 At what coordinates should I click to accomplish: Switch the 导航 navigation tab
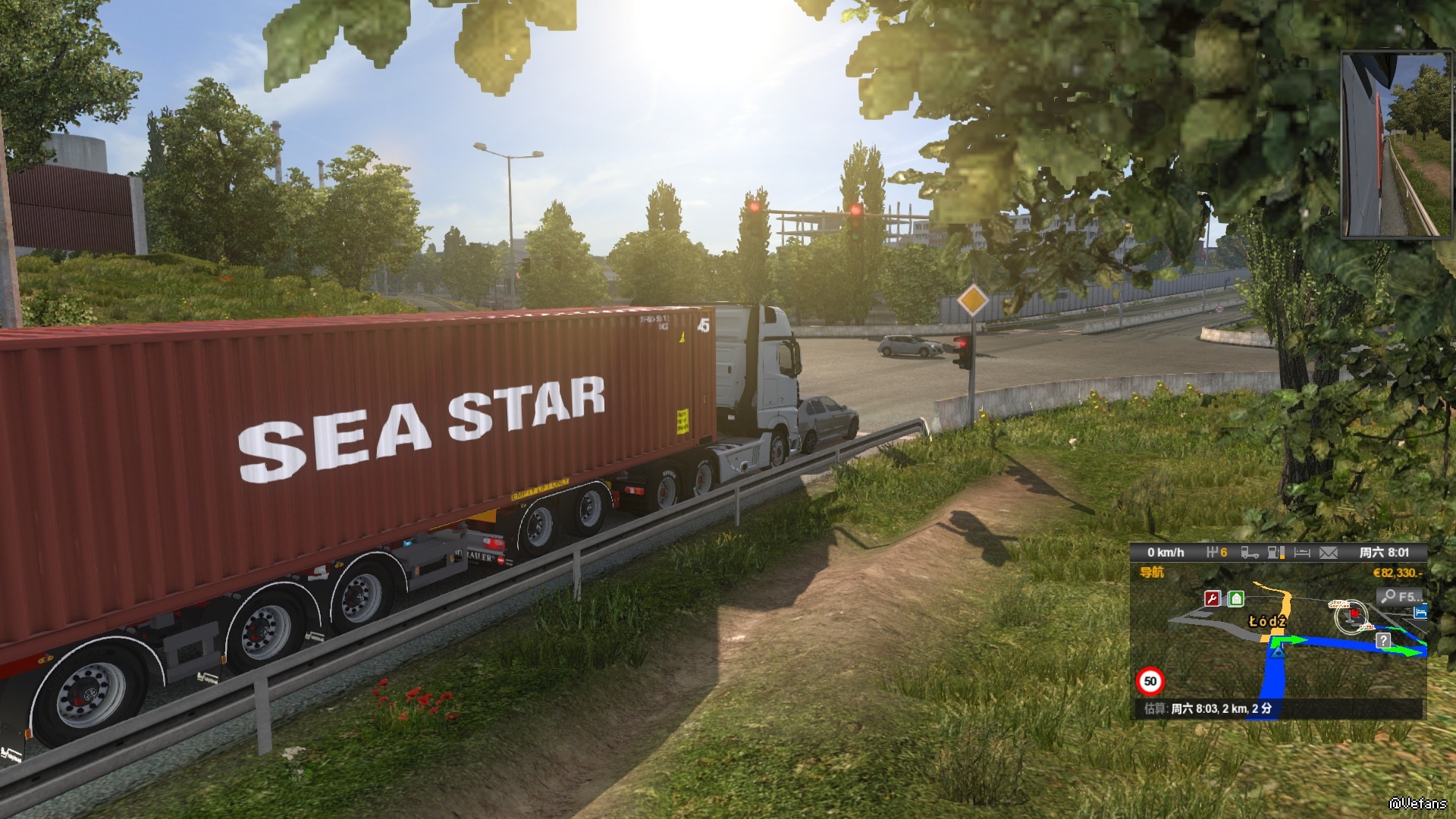[1152, 573]
